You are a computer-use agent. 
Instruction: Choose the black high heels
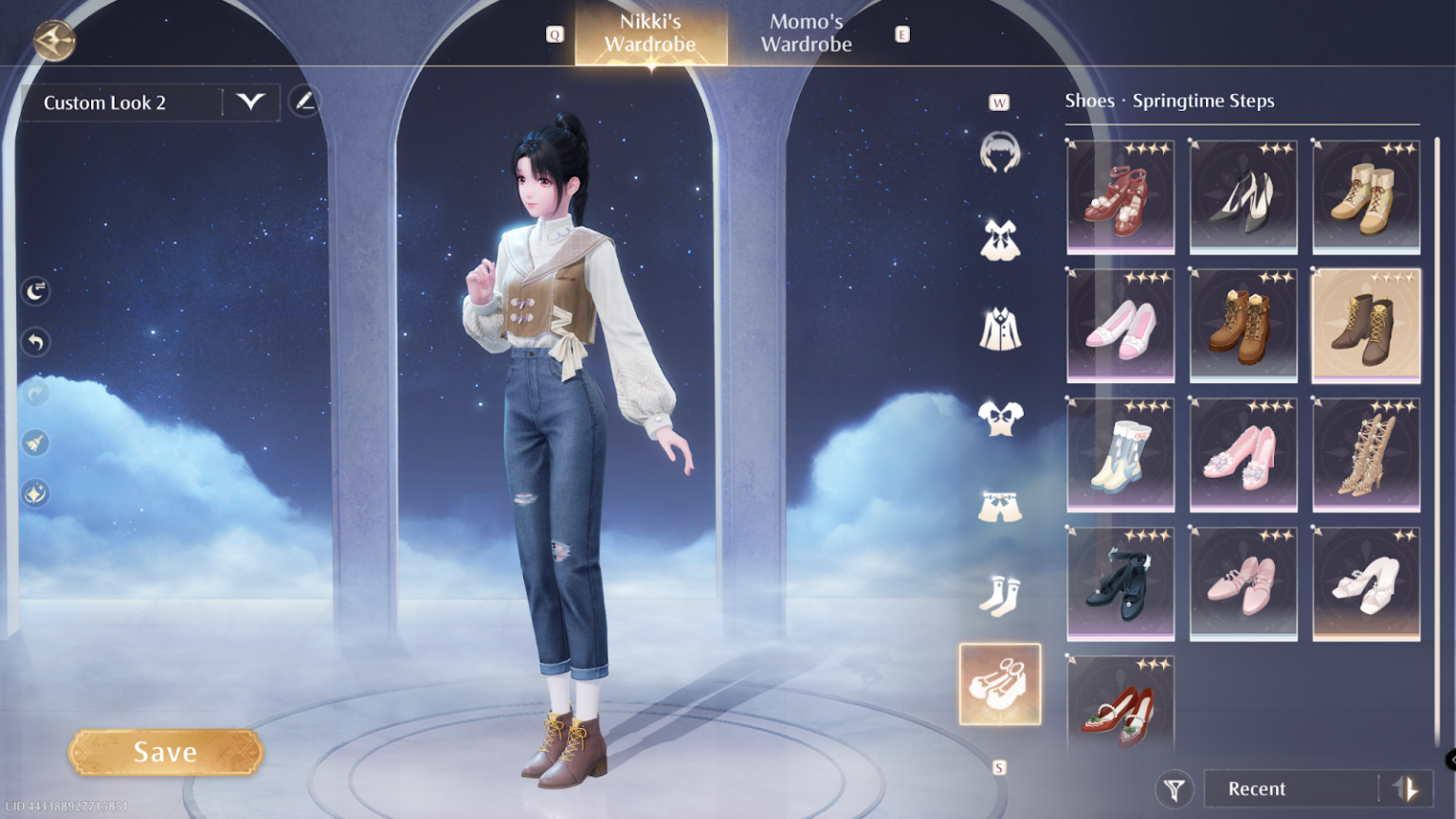(x=1243, y=196)
